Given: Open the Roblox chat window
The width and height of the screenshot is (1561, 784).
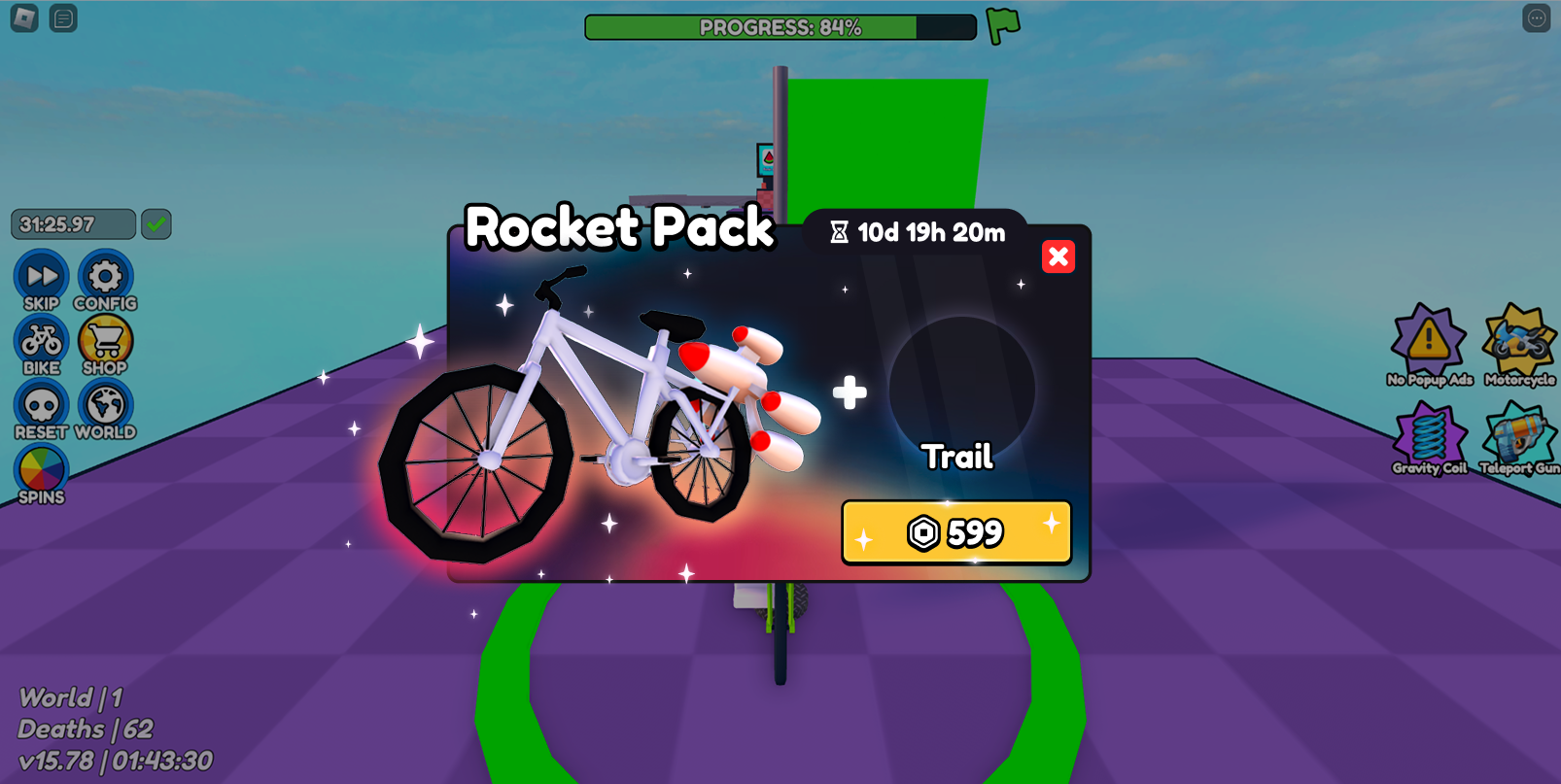Looking at the screenshot, I should click(x=63, y=18).
